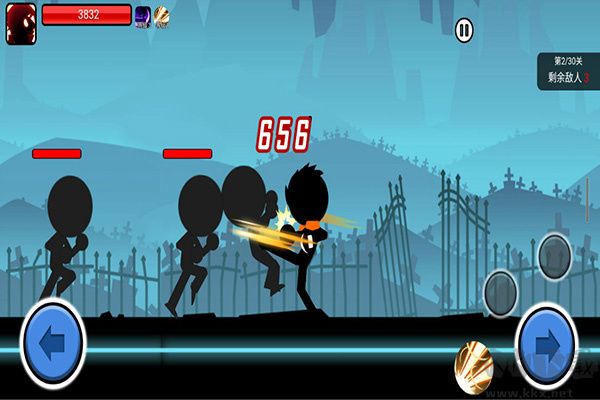Tap the blue left arrow move button
Image resolution: width=600 pixels, height=400 pixels.
pyautogui.click(x=52, y=342)
